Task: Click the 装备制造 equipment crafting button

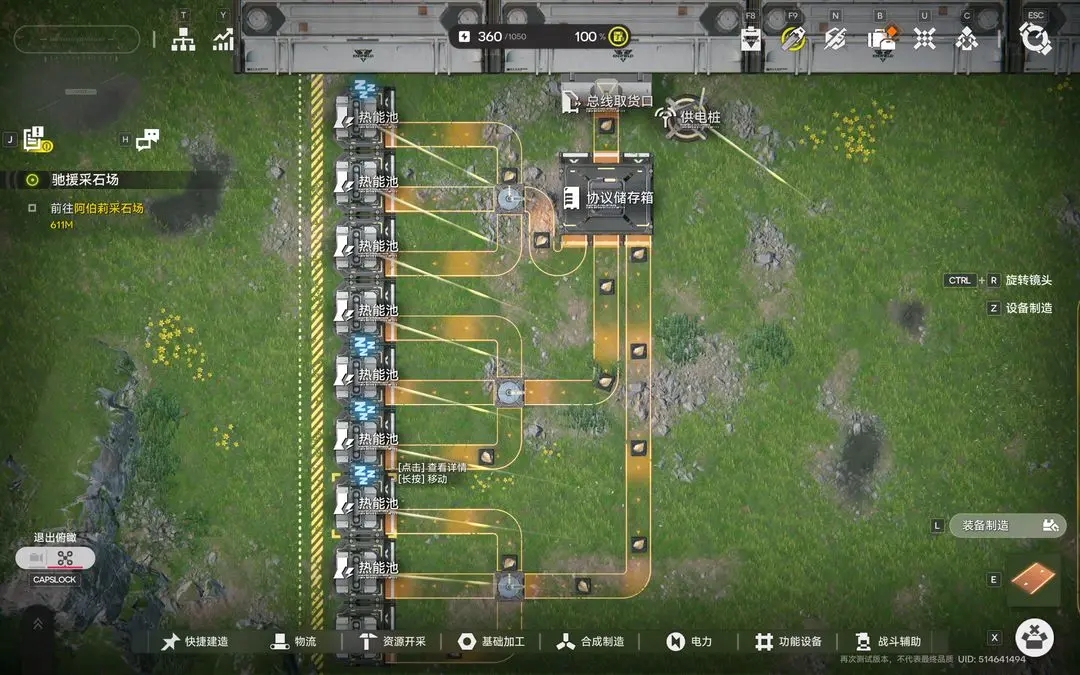Action: (x=1007, y=525)
